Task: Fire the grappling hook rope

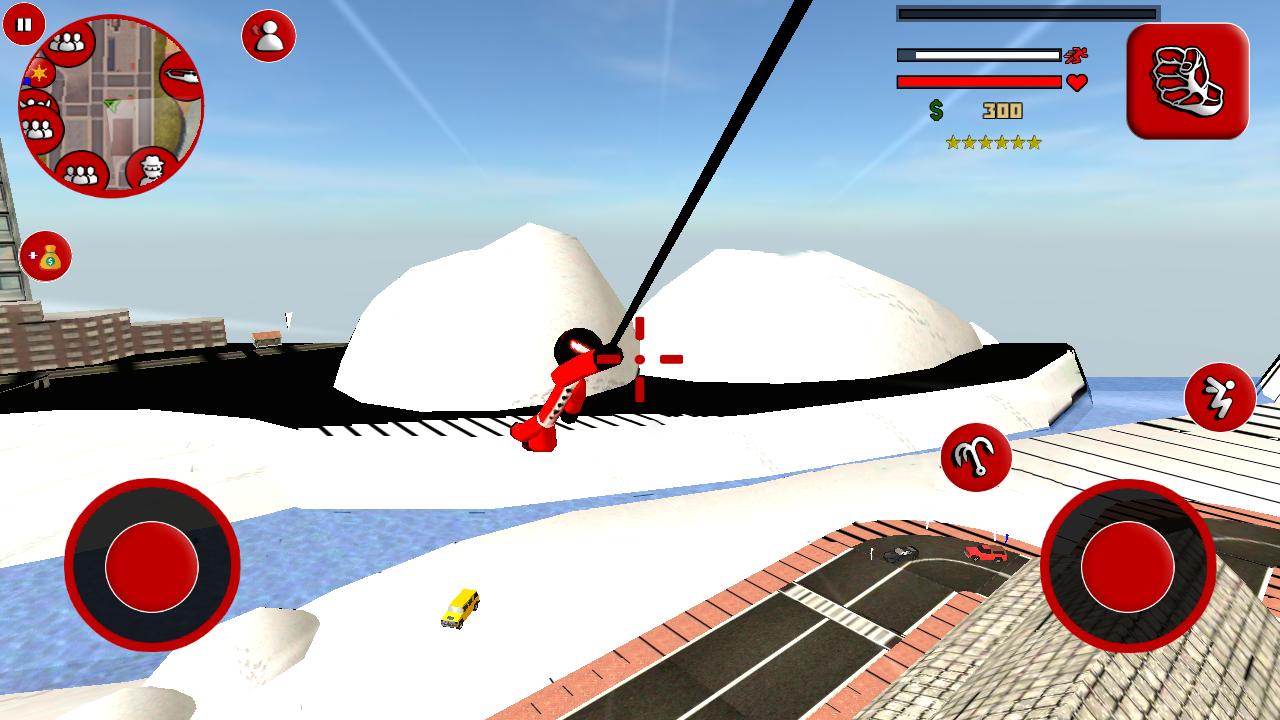Action: pos(975,457)
